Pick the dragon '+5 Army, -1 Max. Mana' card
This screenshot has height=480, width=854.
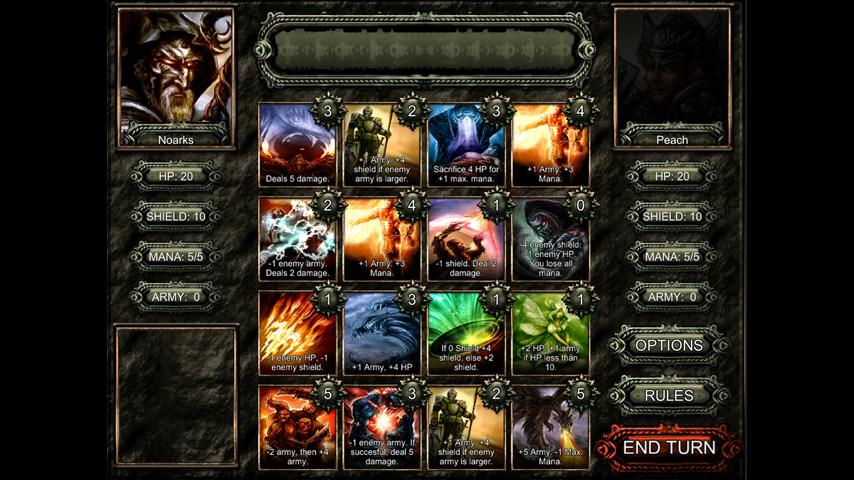pyautogui.click(x=549, y=427)
